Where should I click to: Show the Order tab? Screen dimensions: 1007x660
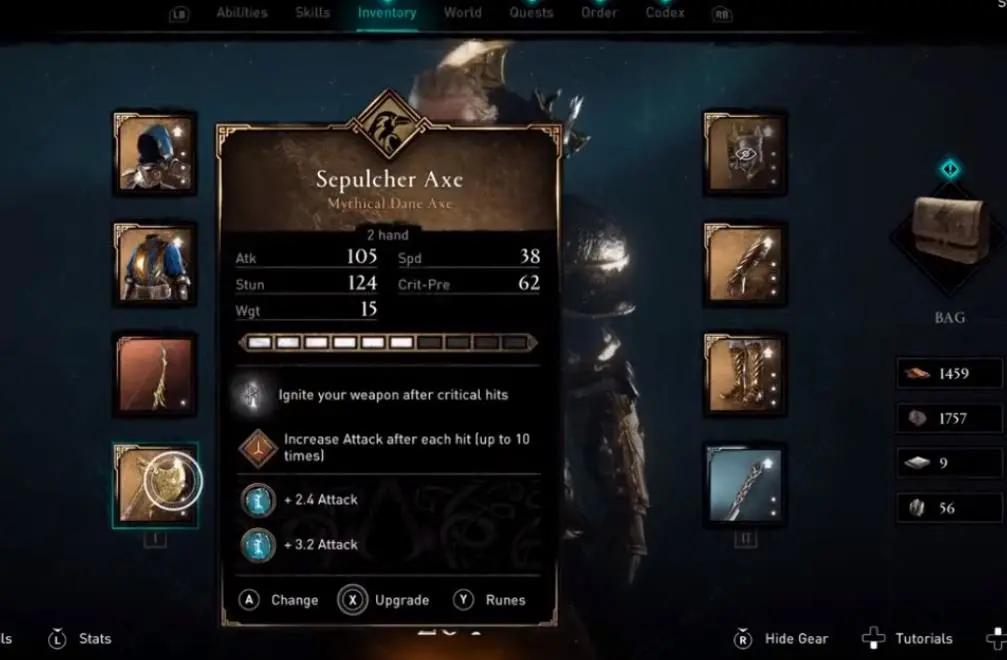coord(598,13)
